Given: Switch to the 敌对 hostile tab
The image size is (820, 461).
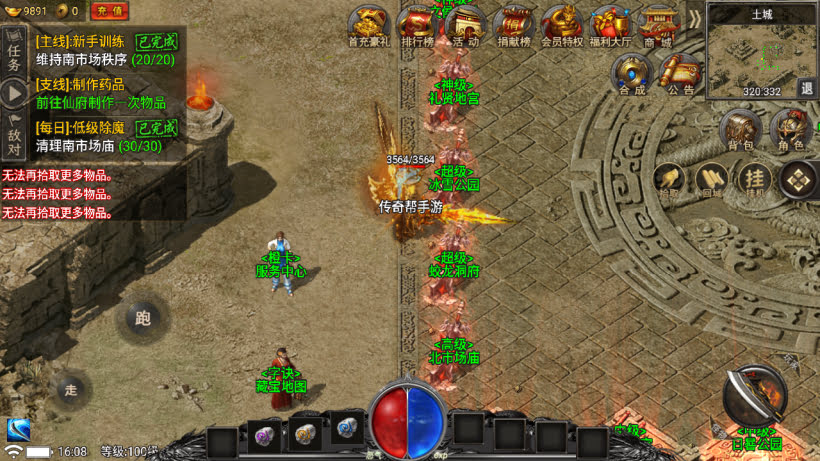Looking at the screenshot, I should coord(14,136).
